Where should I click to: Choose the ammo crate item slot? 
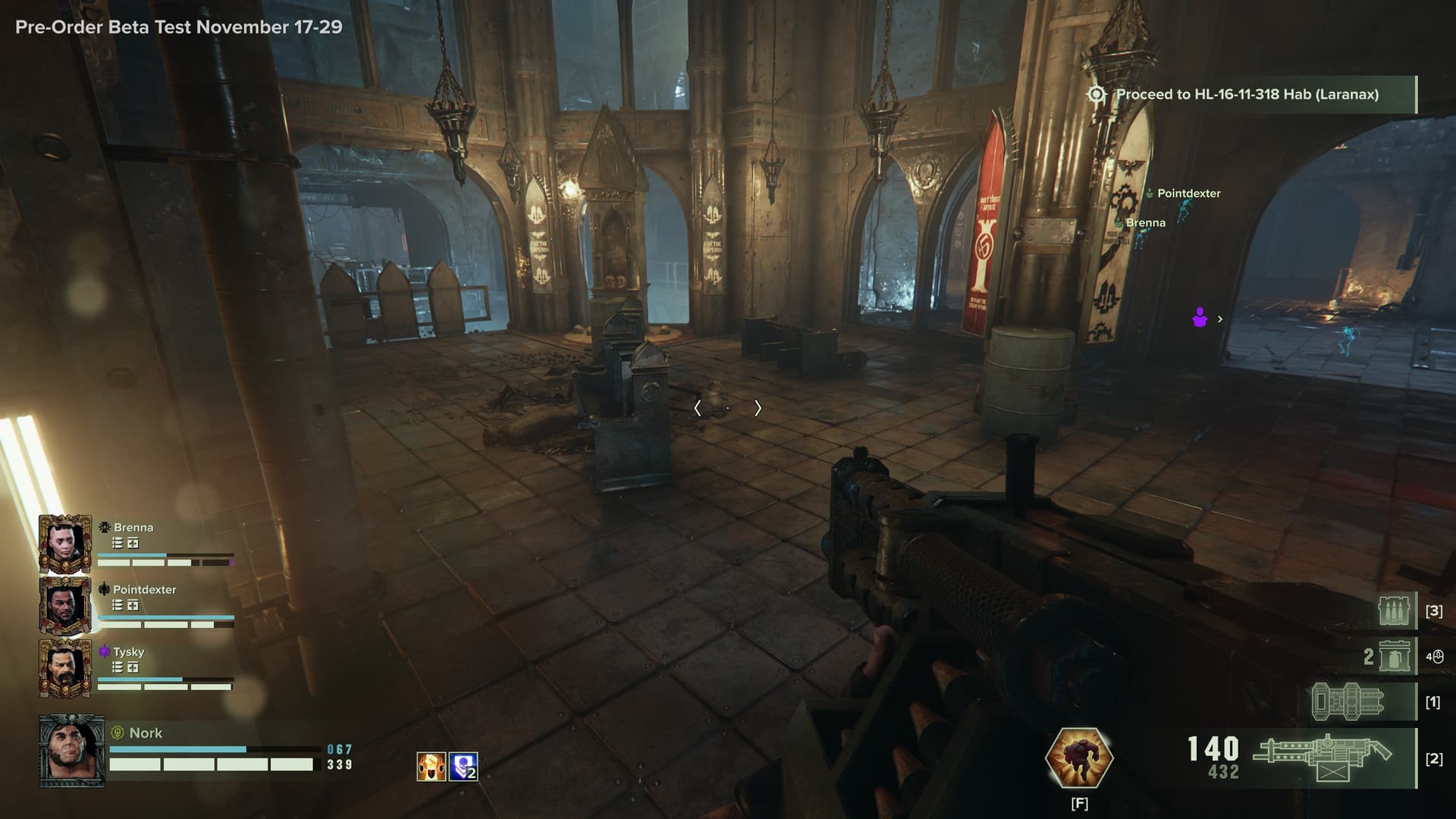click(1395, 610)
